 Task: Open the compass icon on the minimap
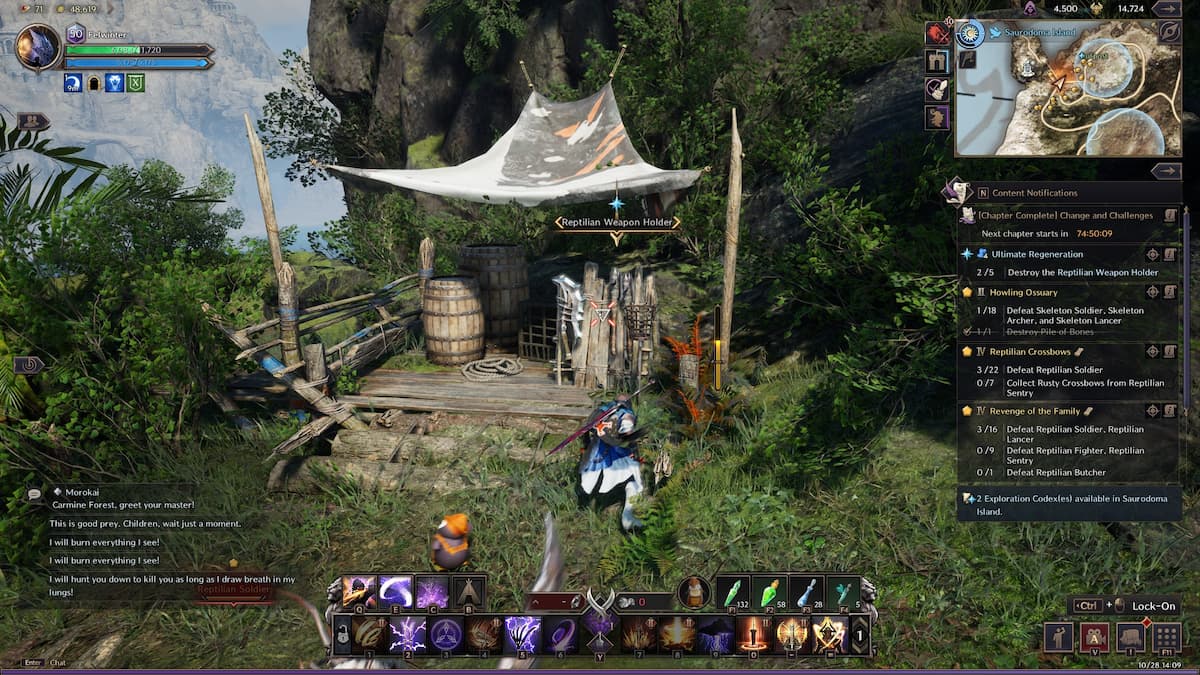click(970, 34)
